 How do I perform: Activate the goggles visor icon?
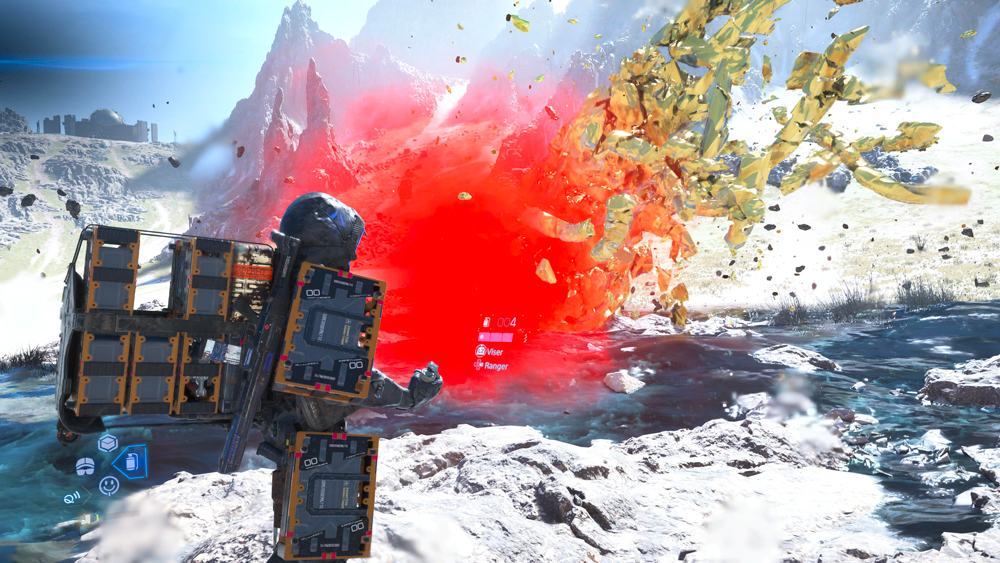pyautogui.click(x=85, y=466)
